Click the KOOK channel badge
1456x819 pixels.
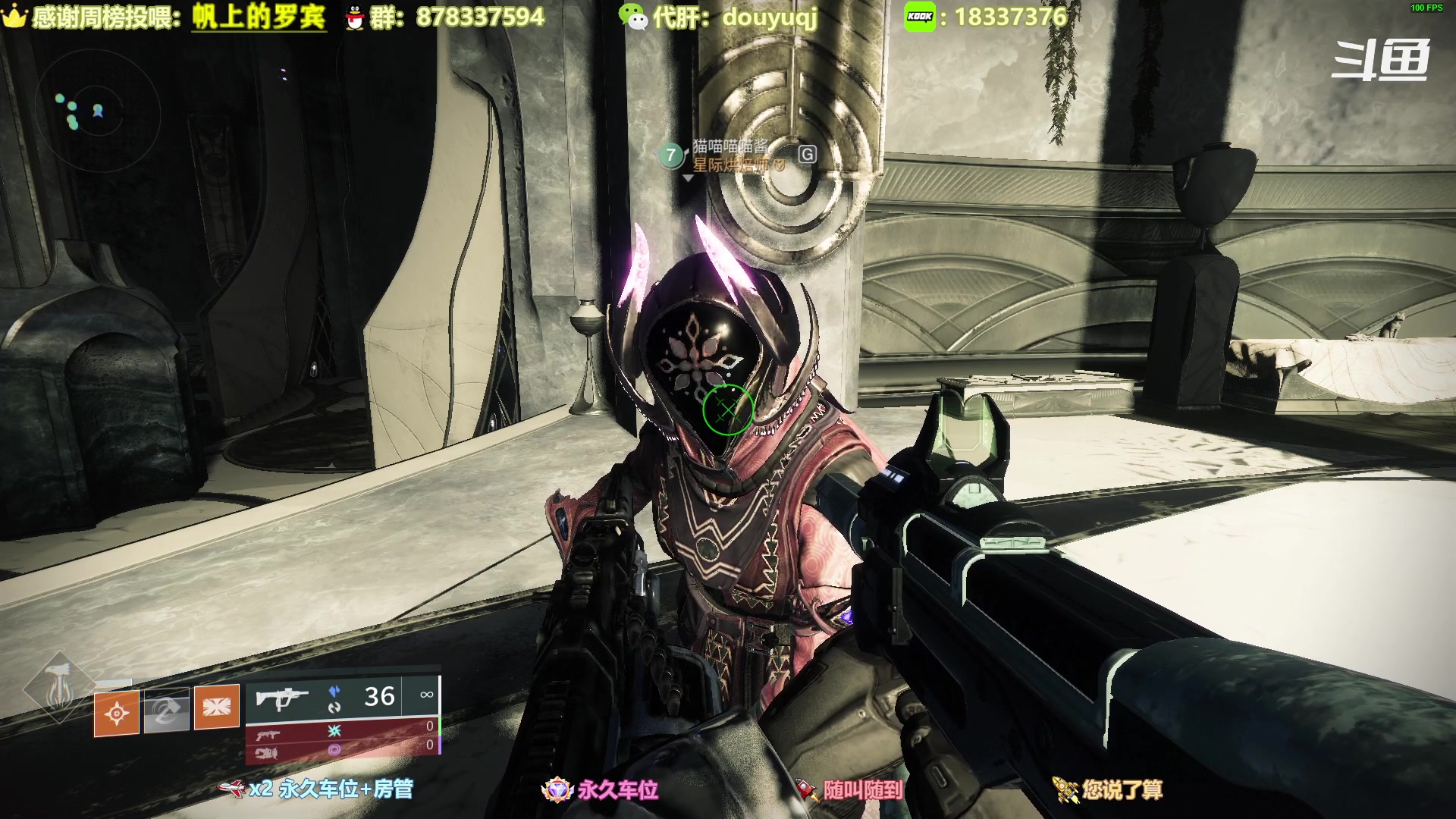click(920, 17)
